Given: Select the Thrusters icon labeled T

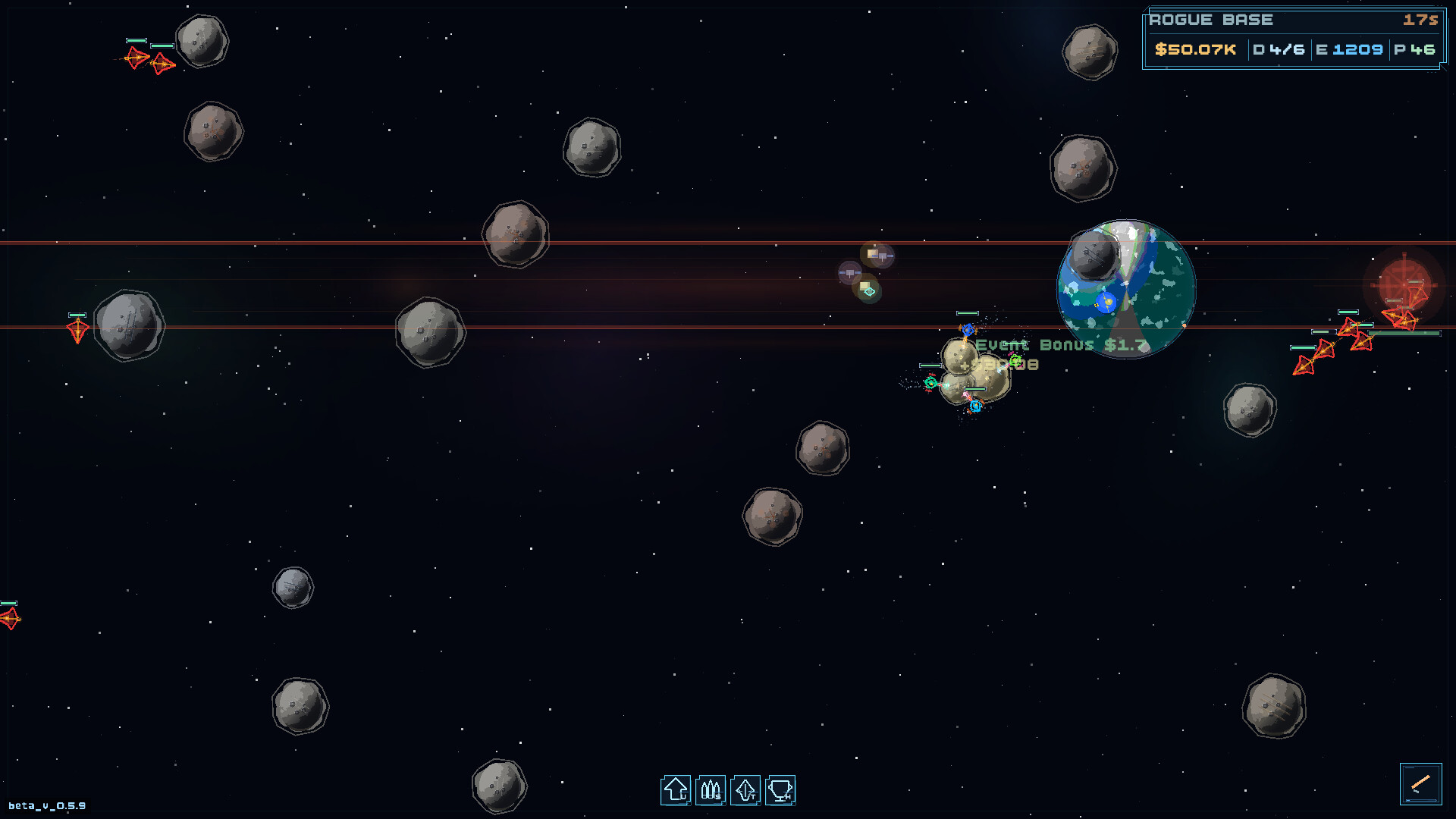Looking at the screenshot, I should pyautogui.click(x=745, y=789).
